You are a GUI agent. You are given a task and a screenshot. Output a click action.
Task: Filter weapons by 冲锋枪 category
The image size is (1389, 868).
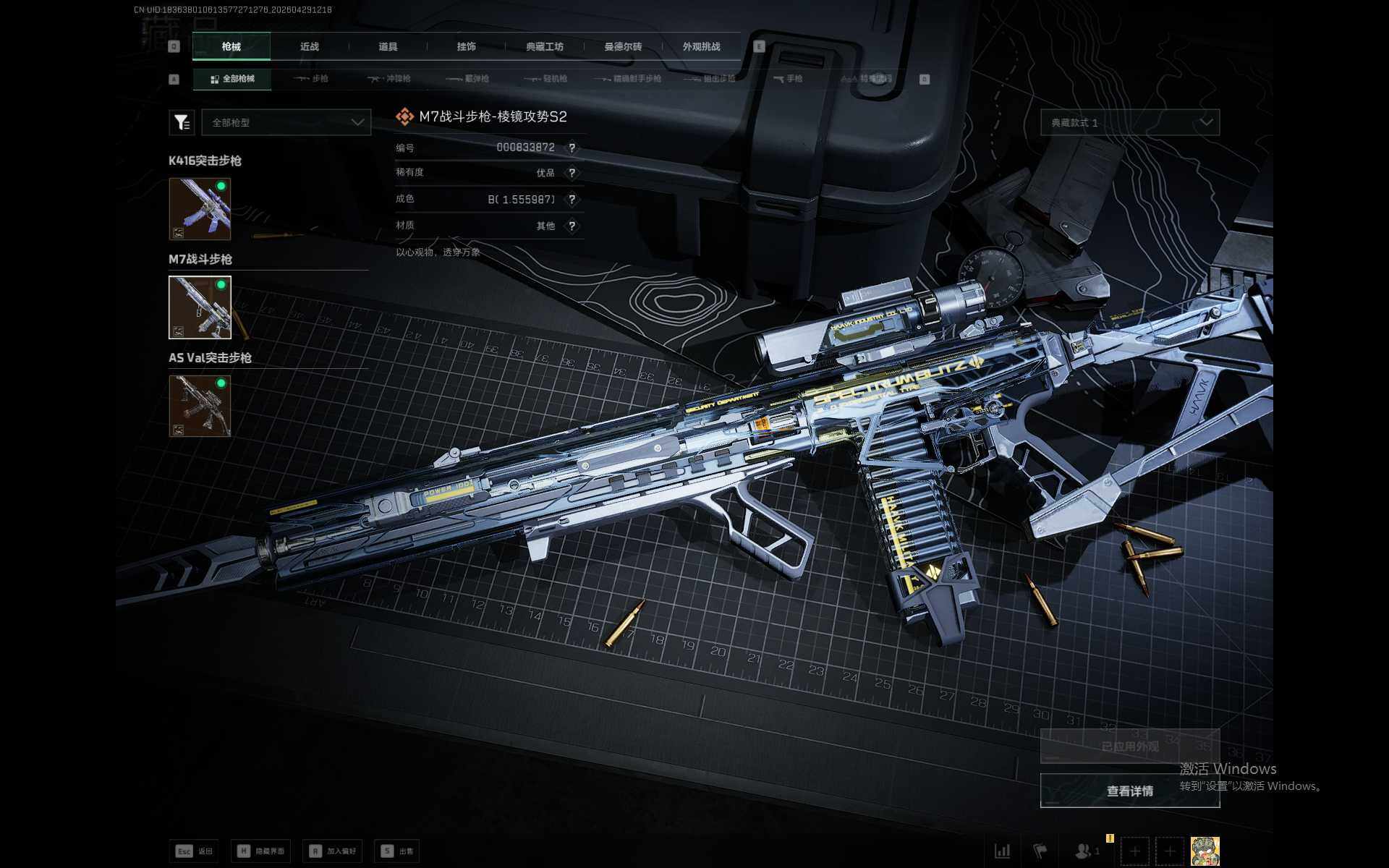[x=389, y=79]
